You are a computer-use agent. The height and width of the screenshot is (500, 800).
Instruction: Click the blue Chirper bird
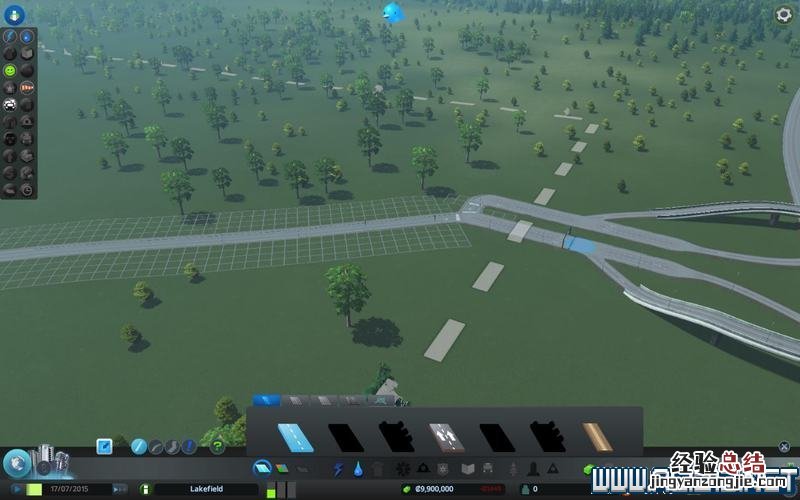pyautogui.click(x=391, y=12)
